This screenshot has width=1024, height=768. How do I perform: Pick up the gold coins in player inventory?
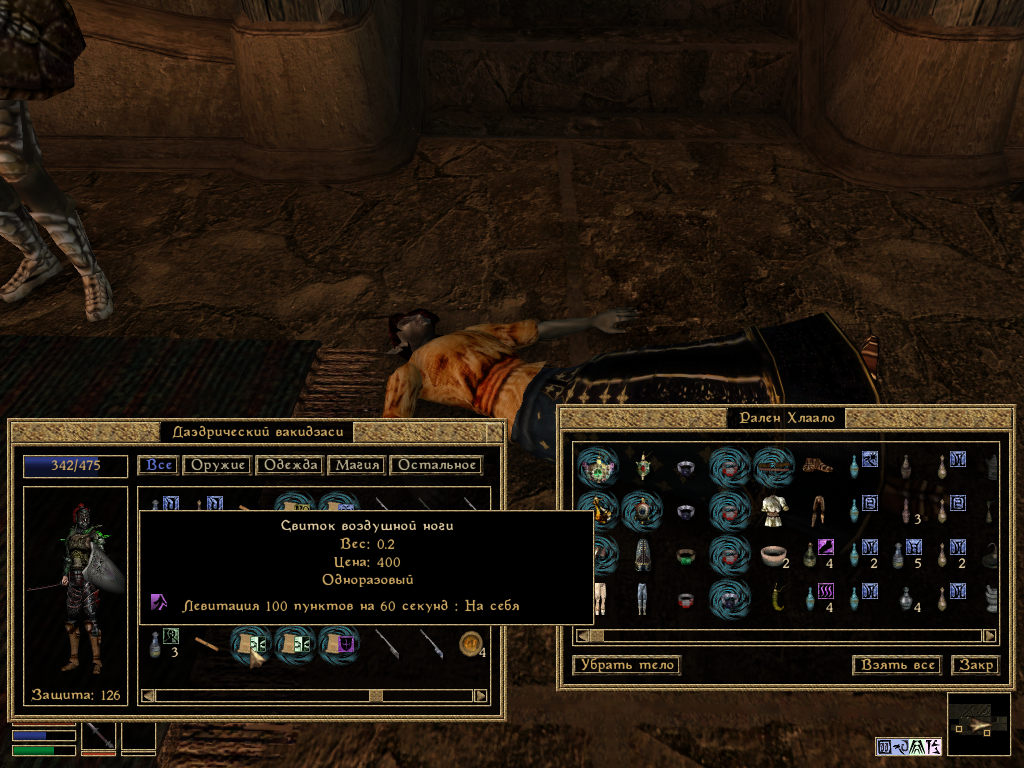[x=469, y=644]
